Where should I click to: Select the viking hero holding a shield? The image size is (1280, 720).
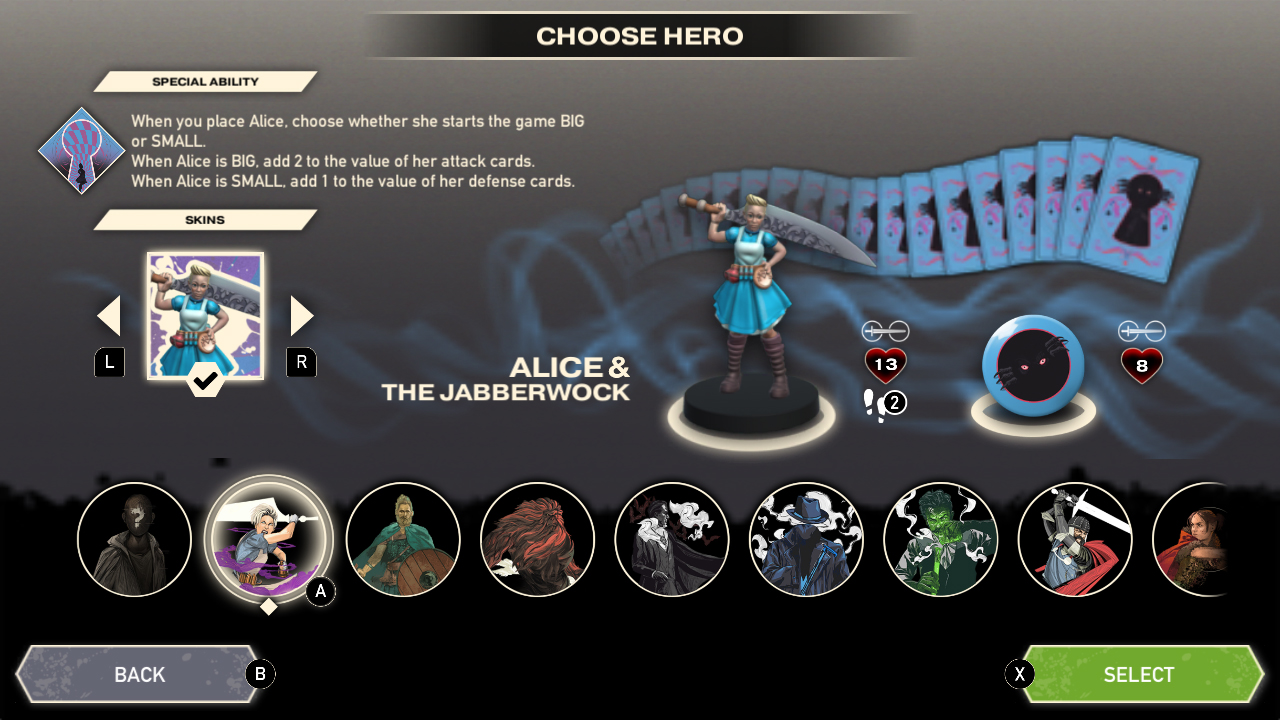pos(403,541)
